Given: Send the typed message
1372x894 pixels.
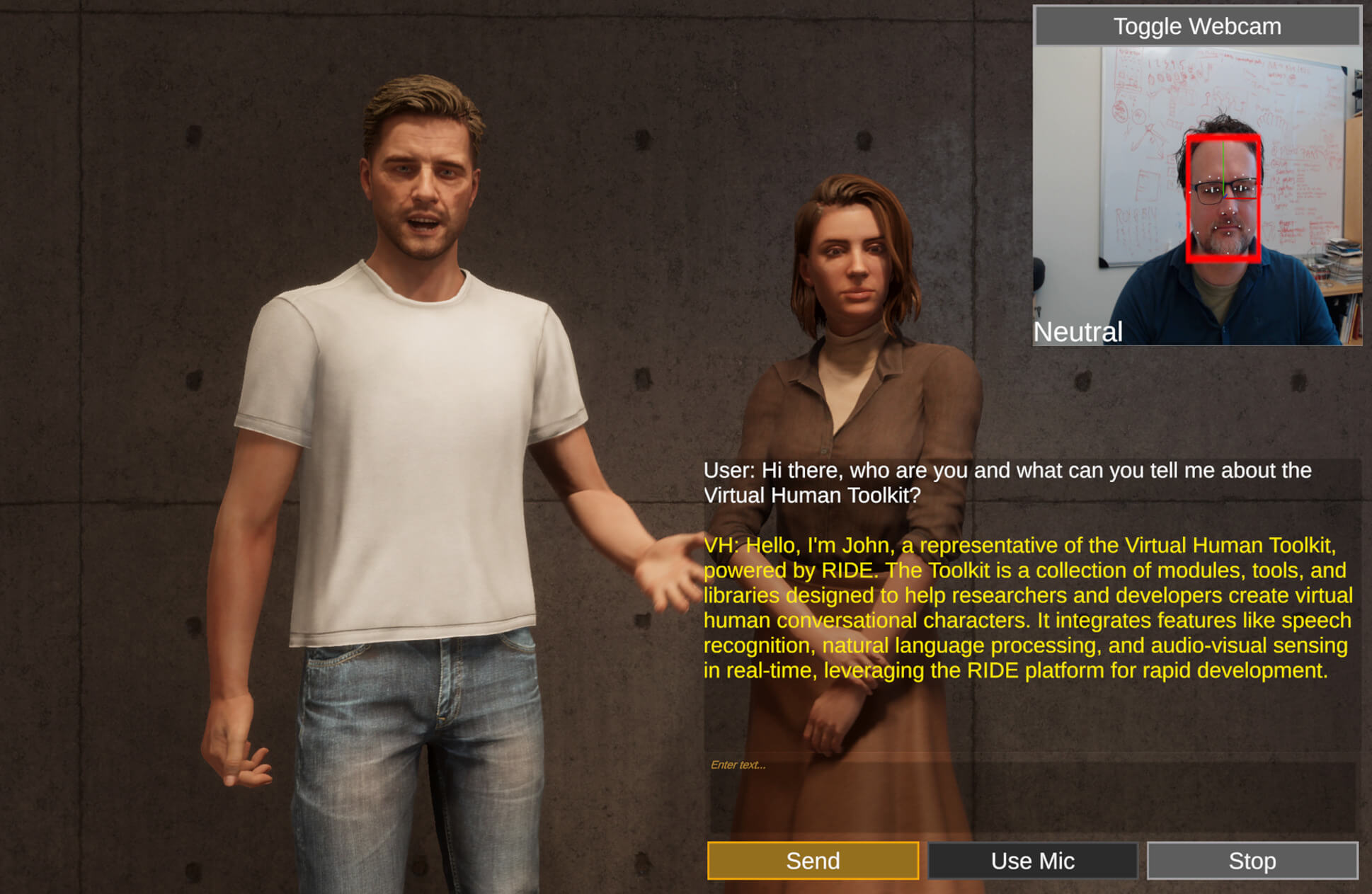Looking at the screenshot, I should 813,861.
